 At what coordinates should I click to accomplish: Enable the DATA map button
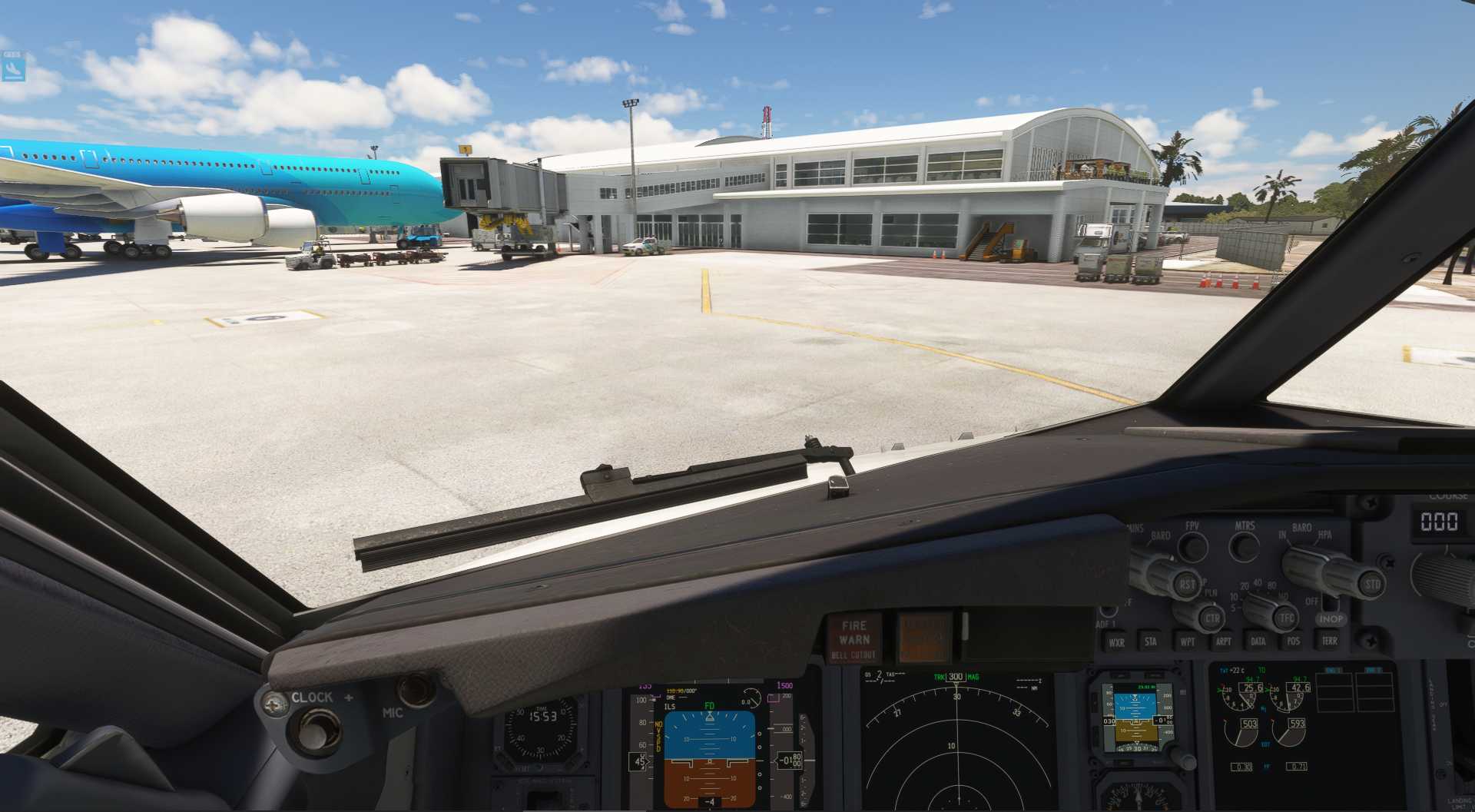pos(1258,641)
